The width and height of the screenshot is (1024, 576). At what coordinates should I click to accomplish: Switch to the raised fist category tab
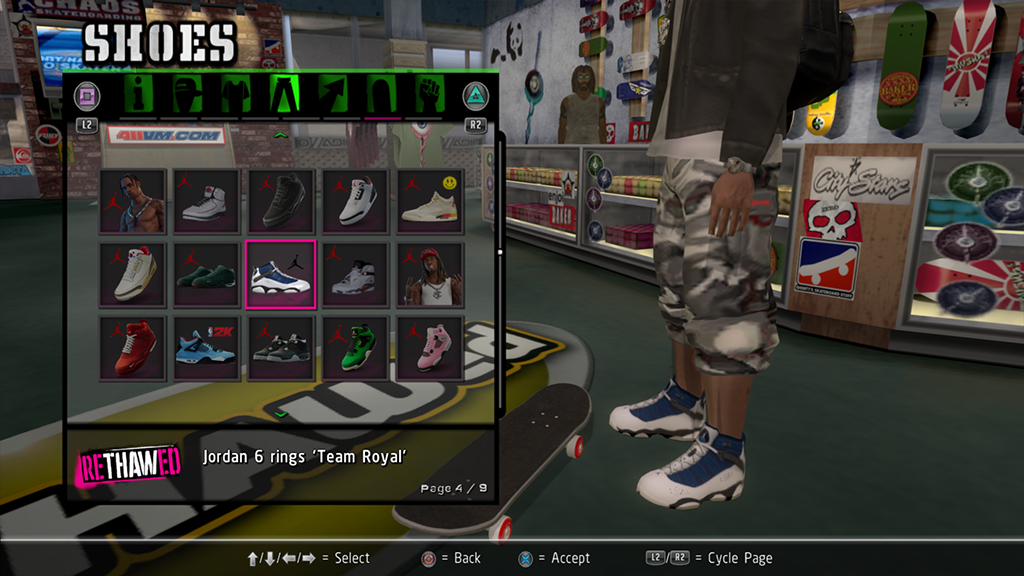(429, 96)
